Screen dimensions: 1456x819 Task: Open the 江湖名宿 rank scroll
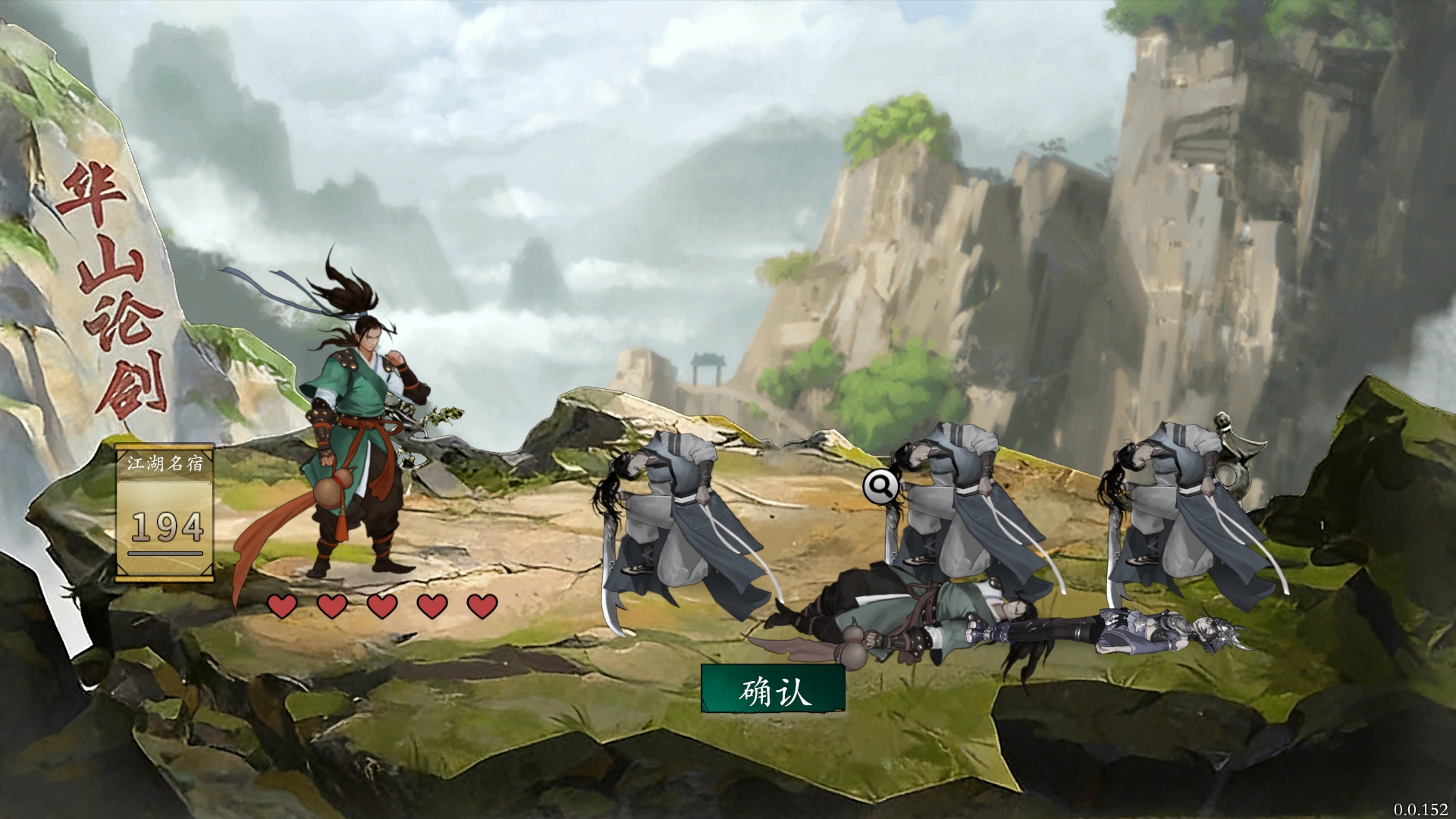click(x=165, y=513)
